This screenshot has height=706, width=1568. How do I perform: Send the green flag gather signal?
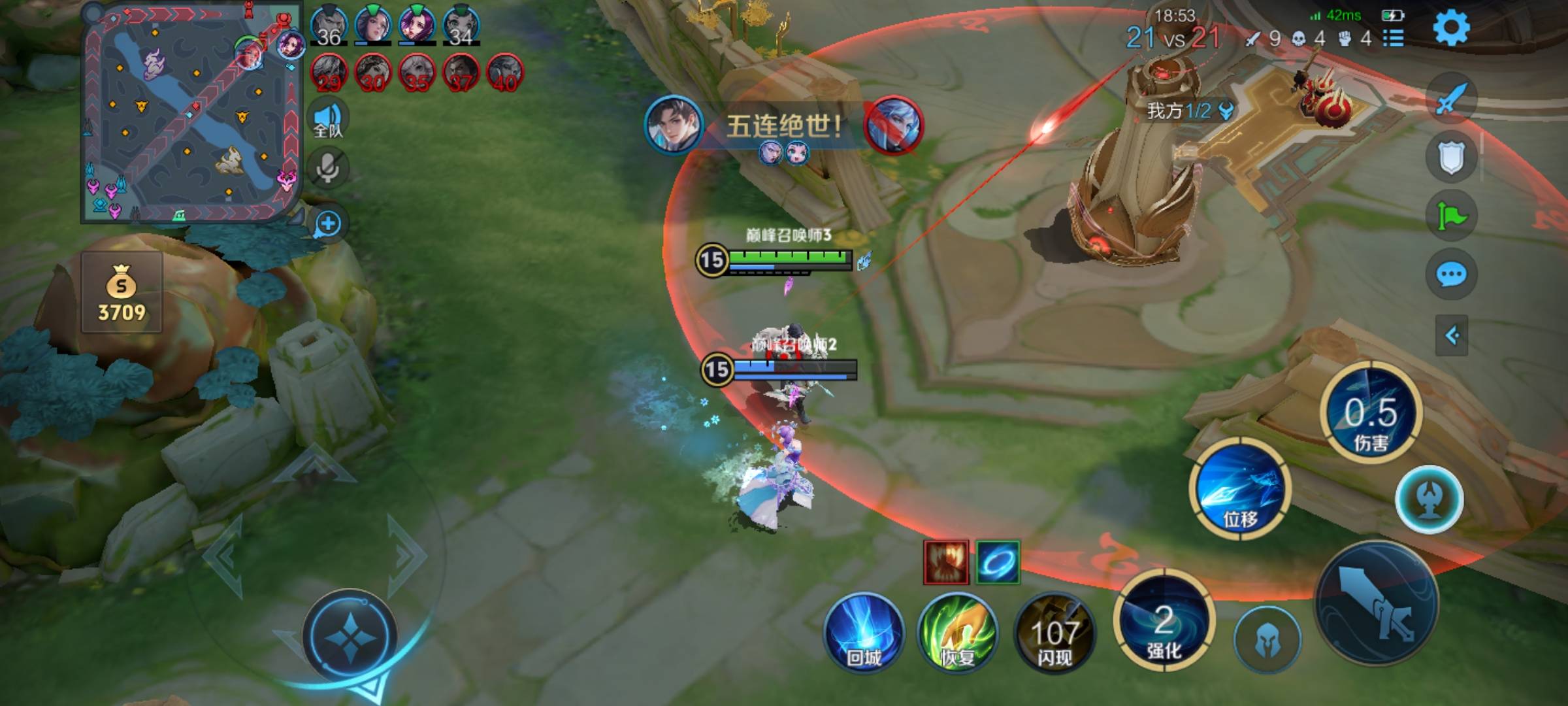(x=1451, y=215)
